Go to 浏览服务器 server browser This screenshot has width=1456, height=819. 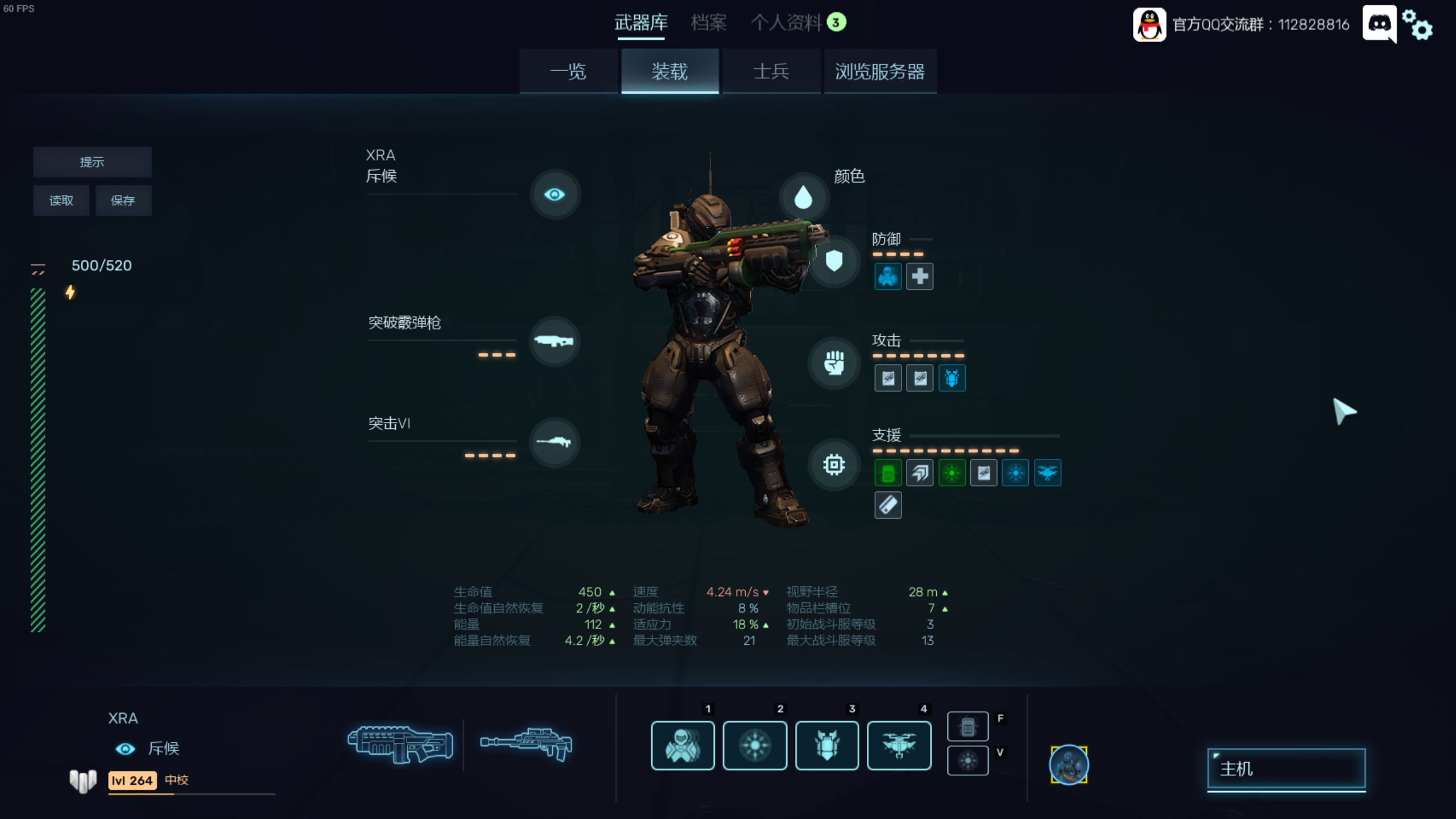click(879, 72)
